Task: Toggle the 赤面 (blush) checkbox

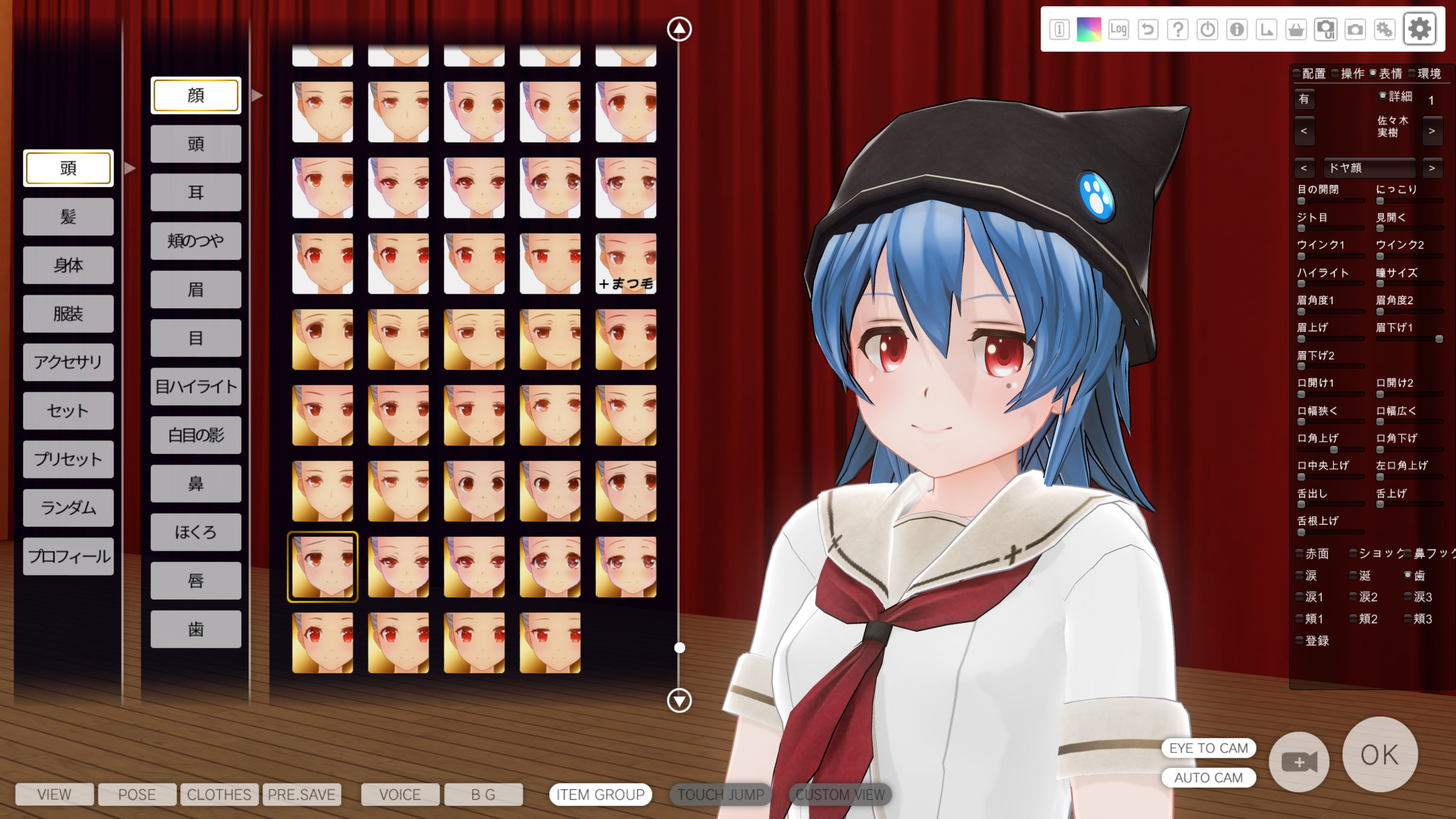Action: pos(1300,553)
